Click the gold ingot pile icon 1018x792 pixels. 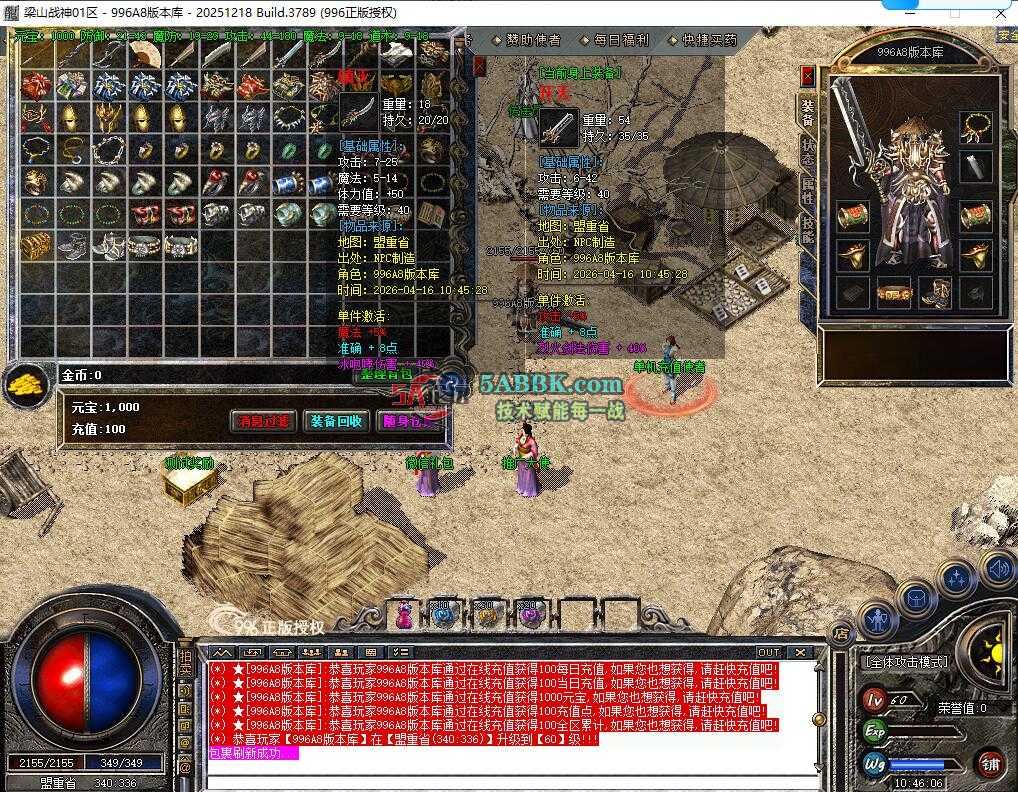(x=25, y=384)
